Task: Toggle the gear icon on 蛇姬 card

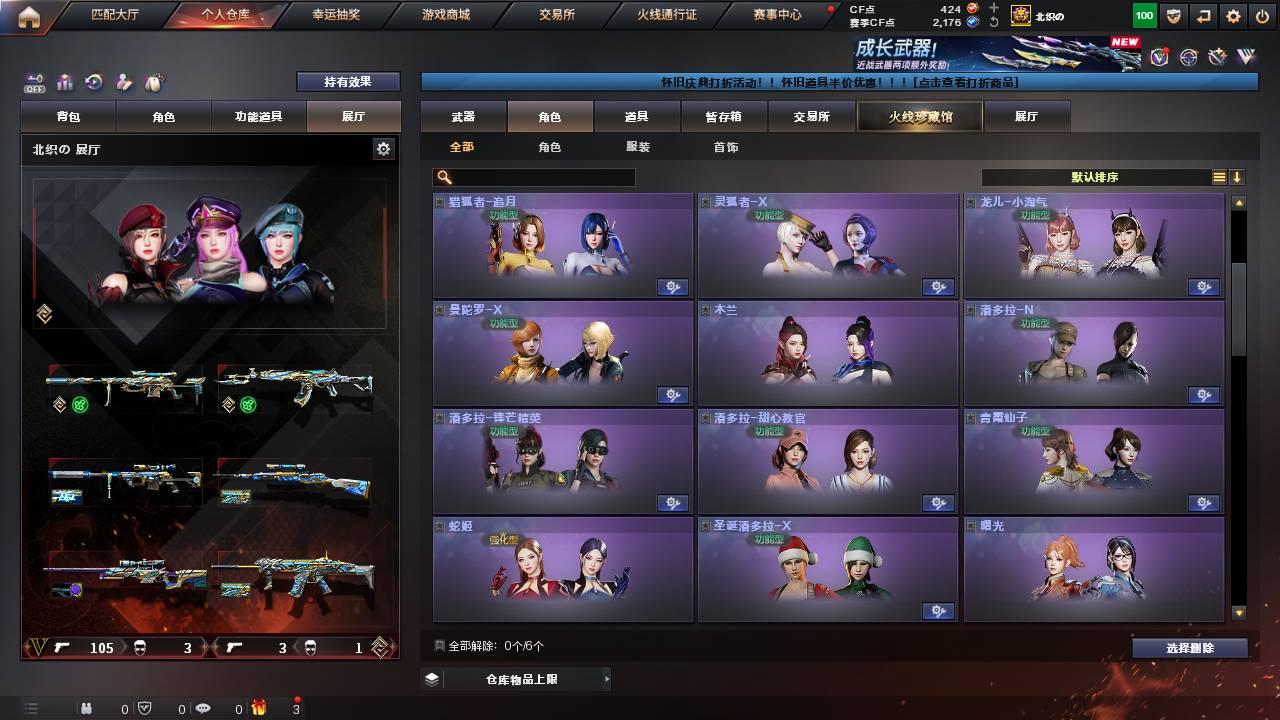Action: tap(673, 611)
